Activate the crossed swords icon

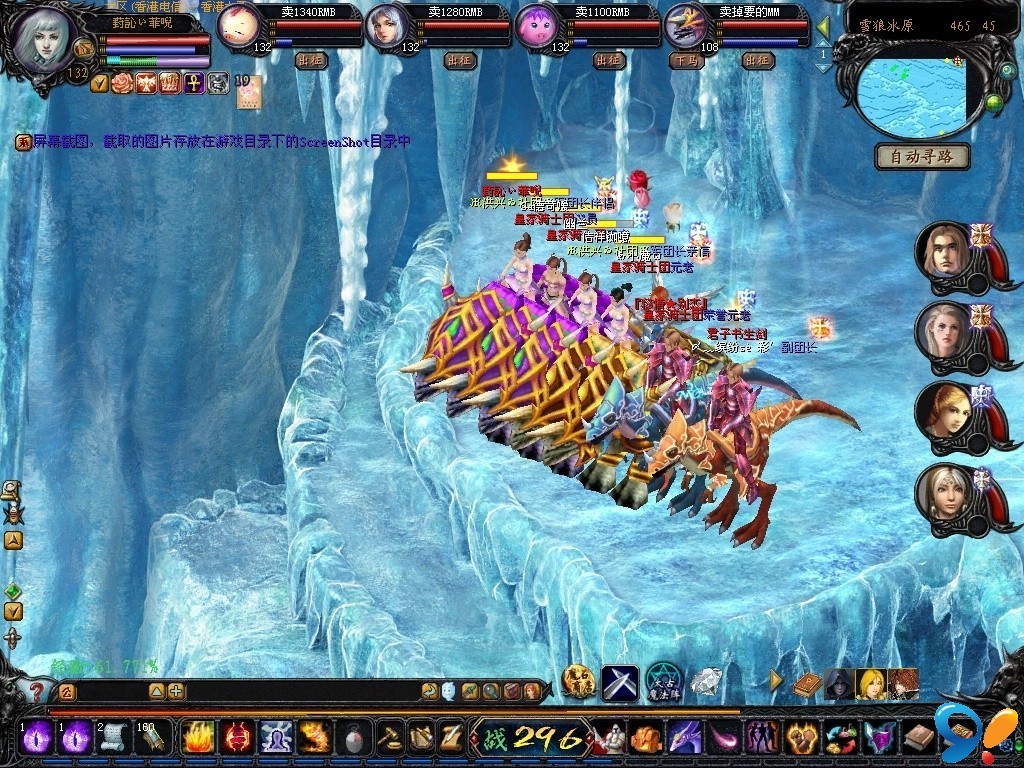coord(619,682)
